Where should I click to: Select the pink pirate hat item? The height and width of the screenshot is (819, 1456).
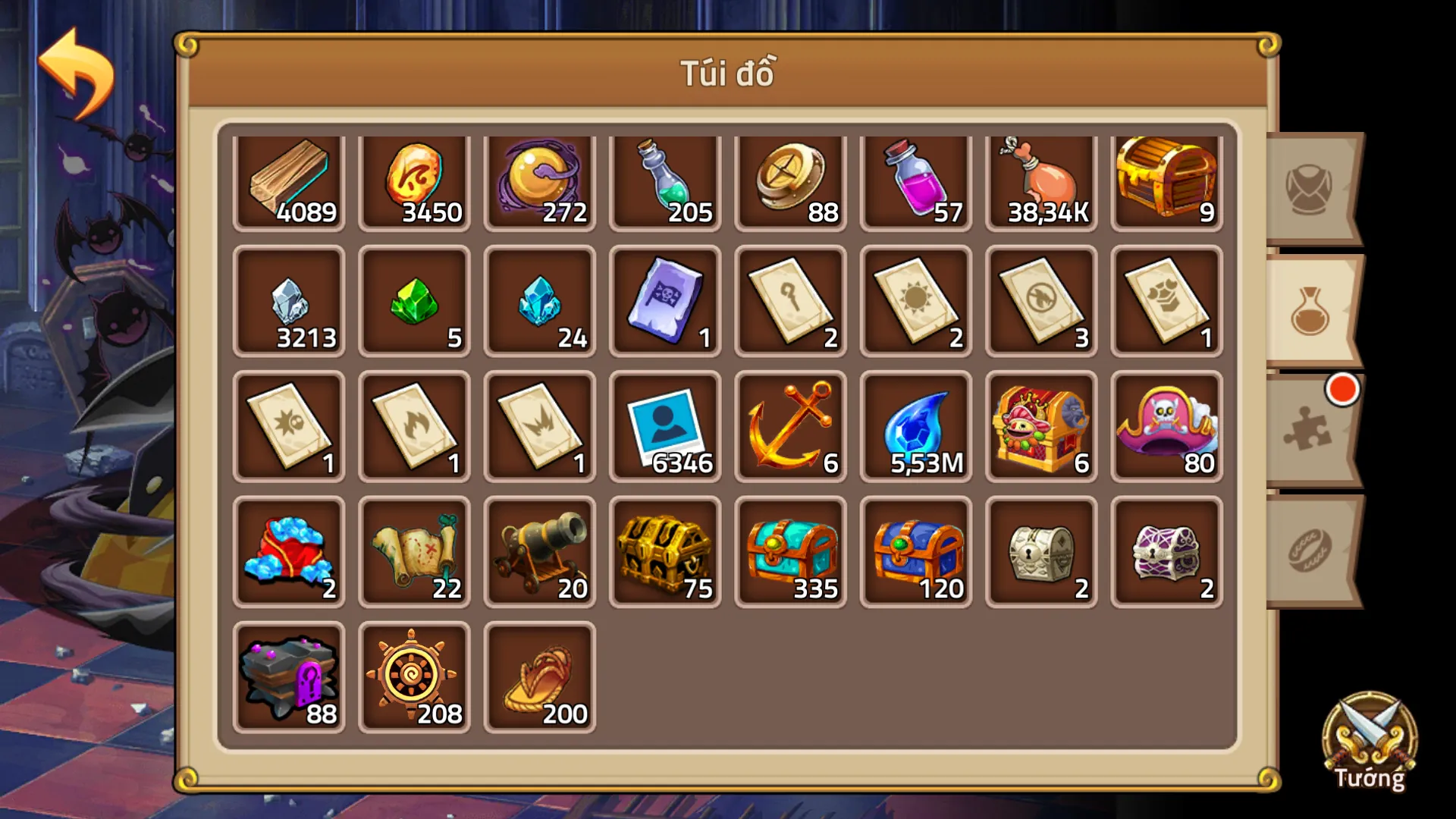click(1166, 425)
